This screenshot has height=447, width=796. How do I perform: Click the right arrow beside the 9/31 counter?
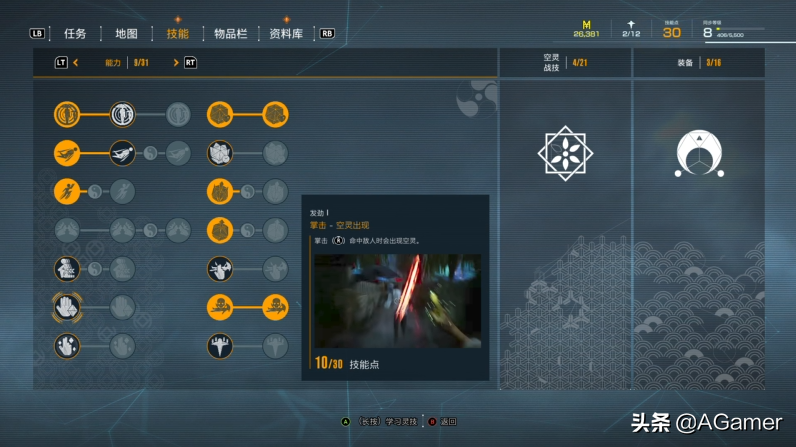point(176,62)
